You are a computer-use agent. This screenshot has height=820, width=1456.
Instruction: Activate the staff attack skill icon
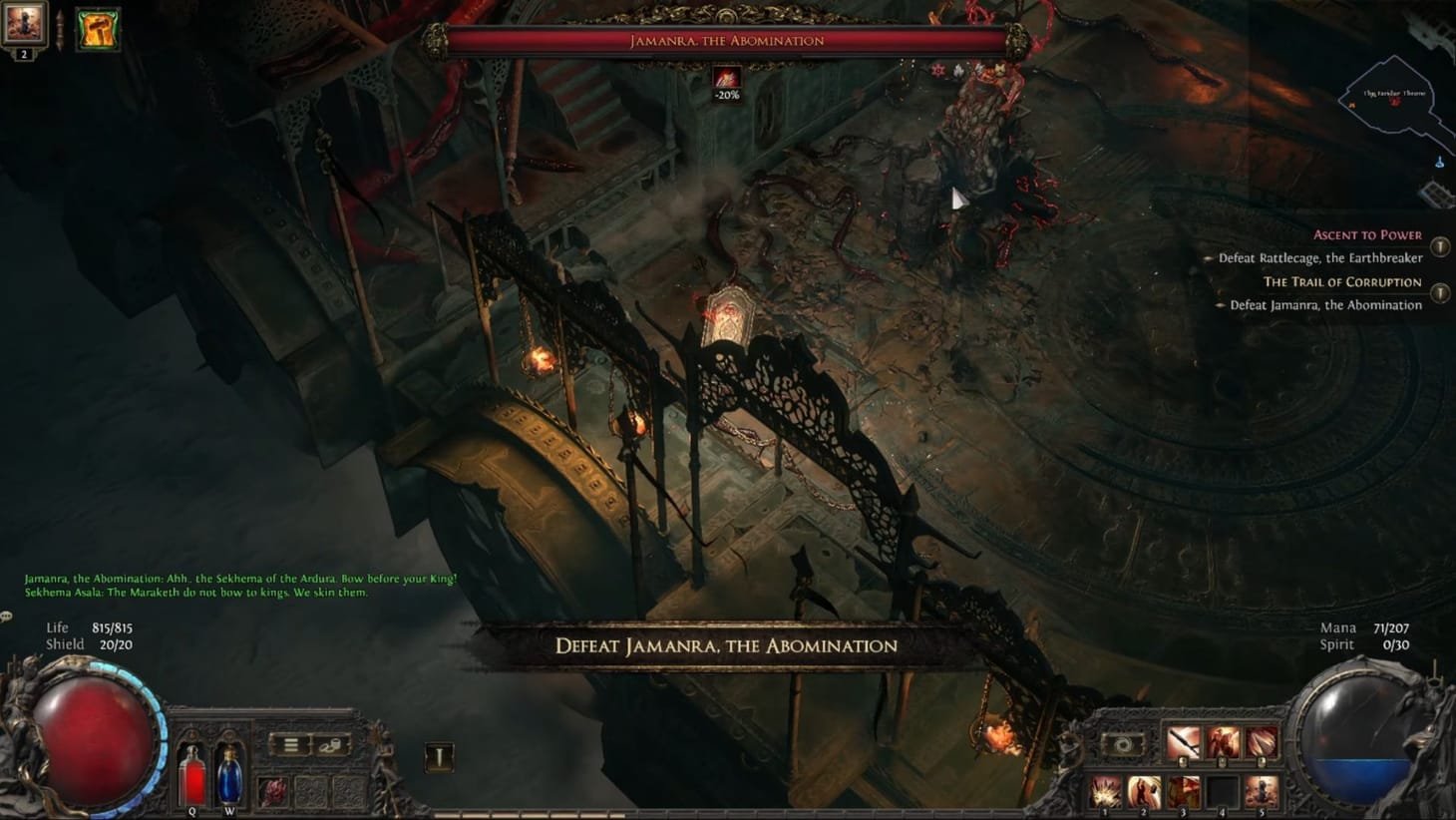[1183, 742]
